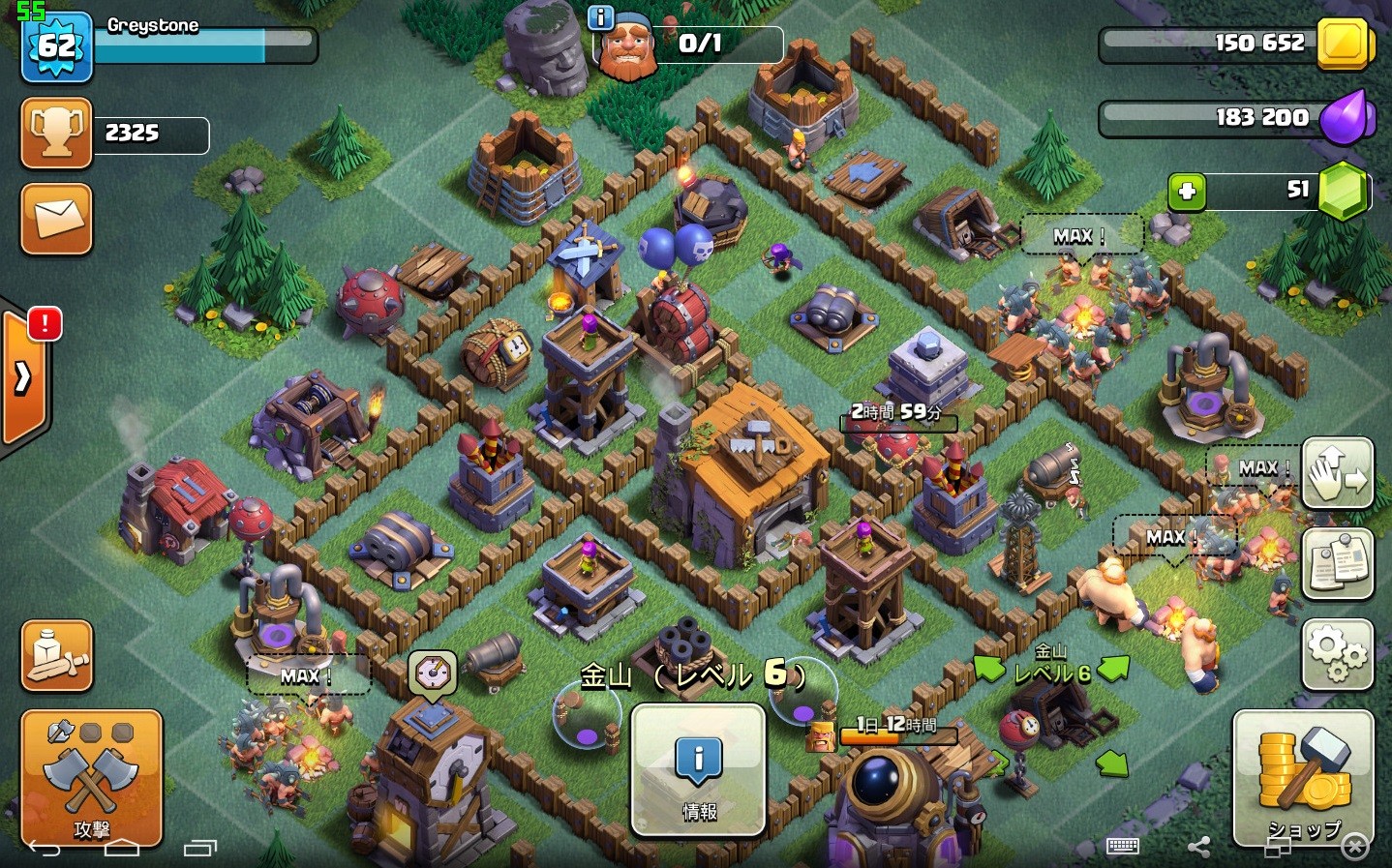The height and width of the screenshot is (868, 1392).
Task: Open the Attack menu with crossed axes
Action: tap(91, 777)
